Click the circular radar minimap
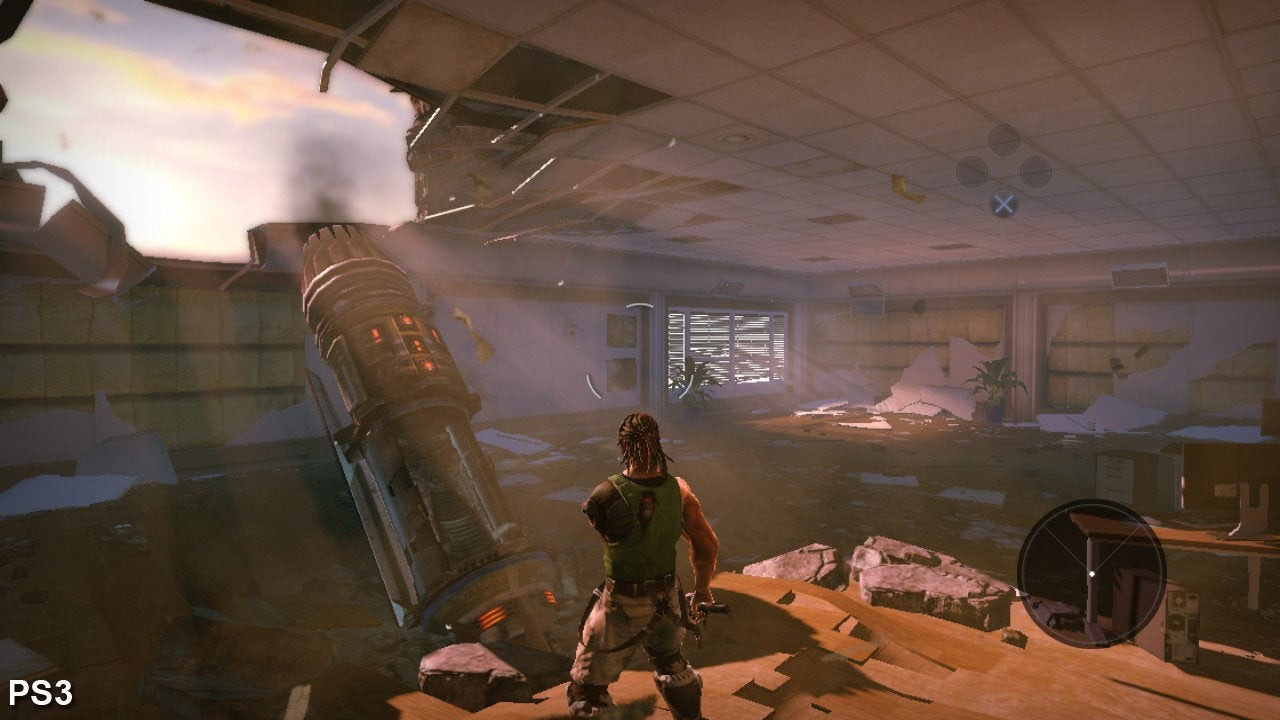 pyautogui.click(x=1091, y=573)
